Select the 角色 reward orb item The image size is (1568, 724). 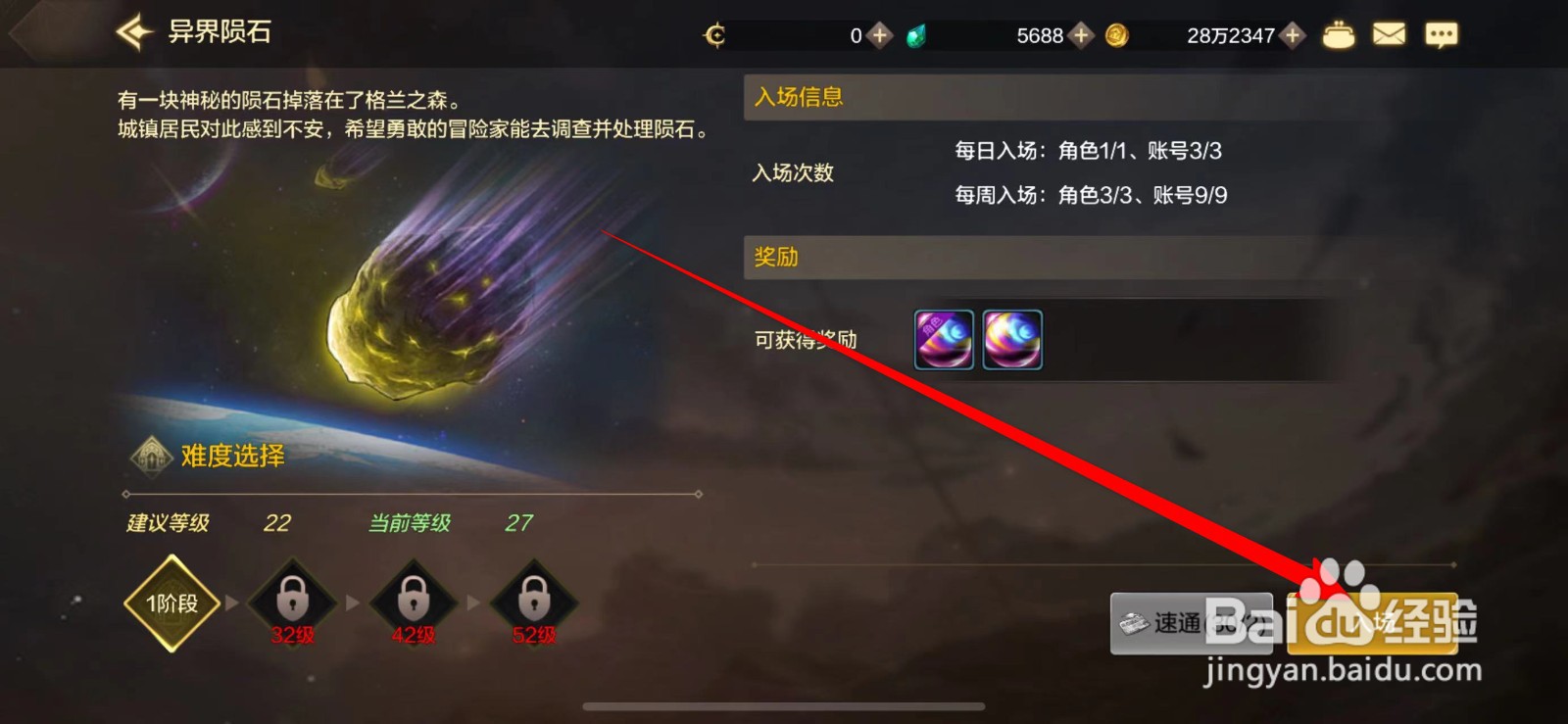click(x=943, y=339)
